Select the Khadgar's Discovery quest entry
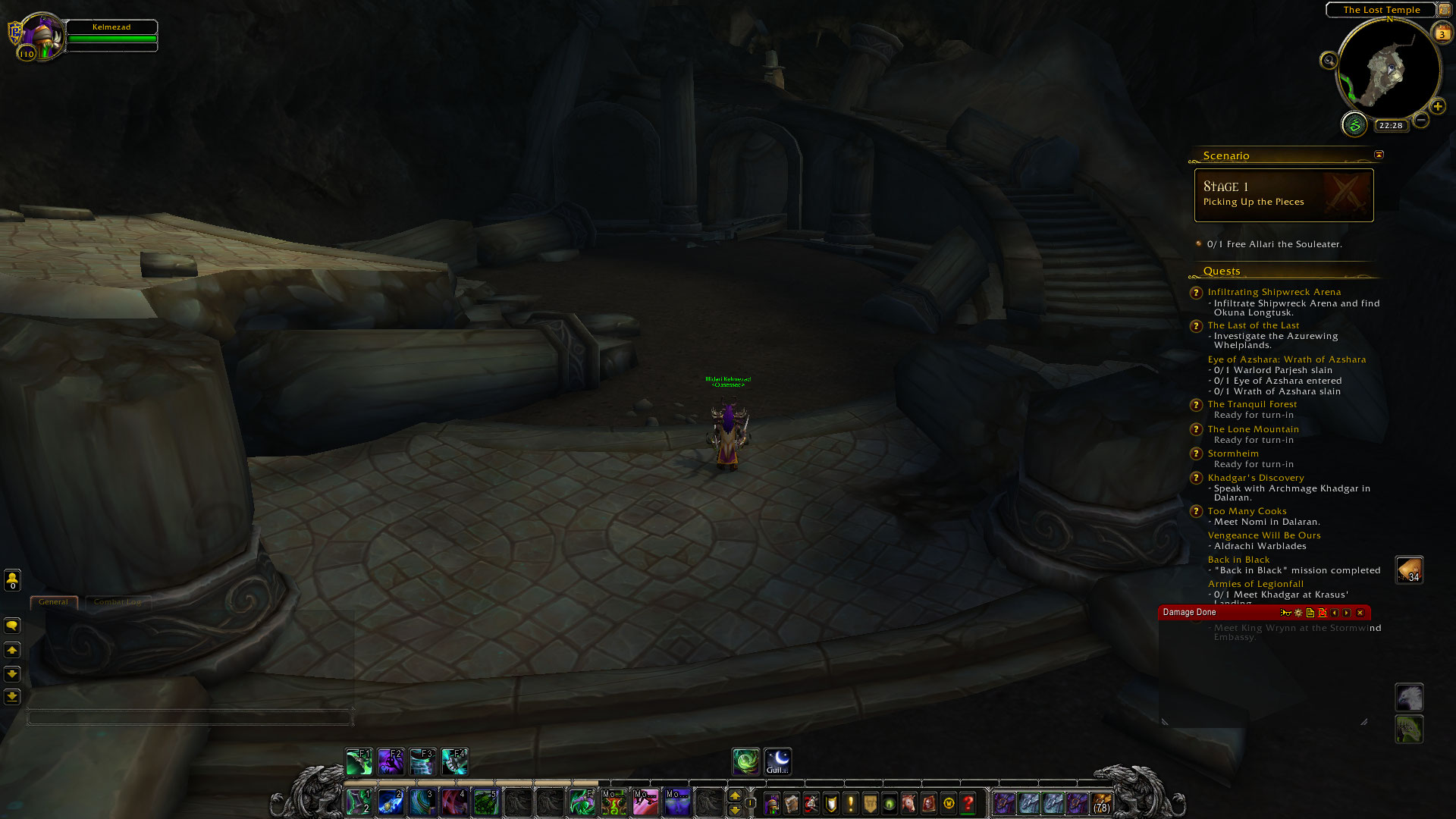1456x819 pixels. pyautogui.click(x=1256, y=478)
